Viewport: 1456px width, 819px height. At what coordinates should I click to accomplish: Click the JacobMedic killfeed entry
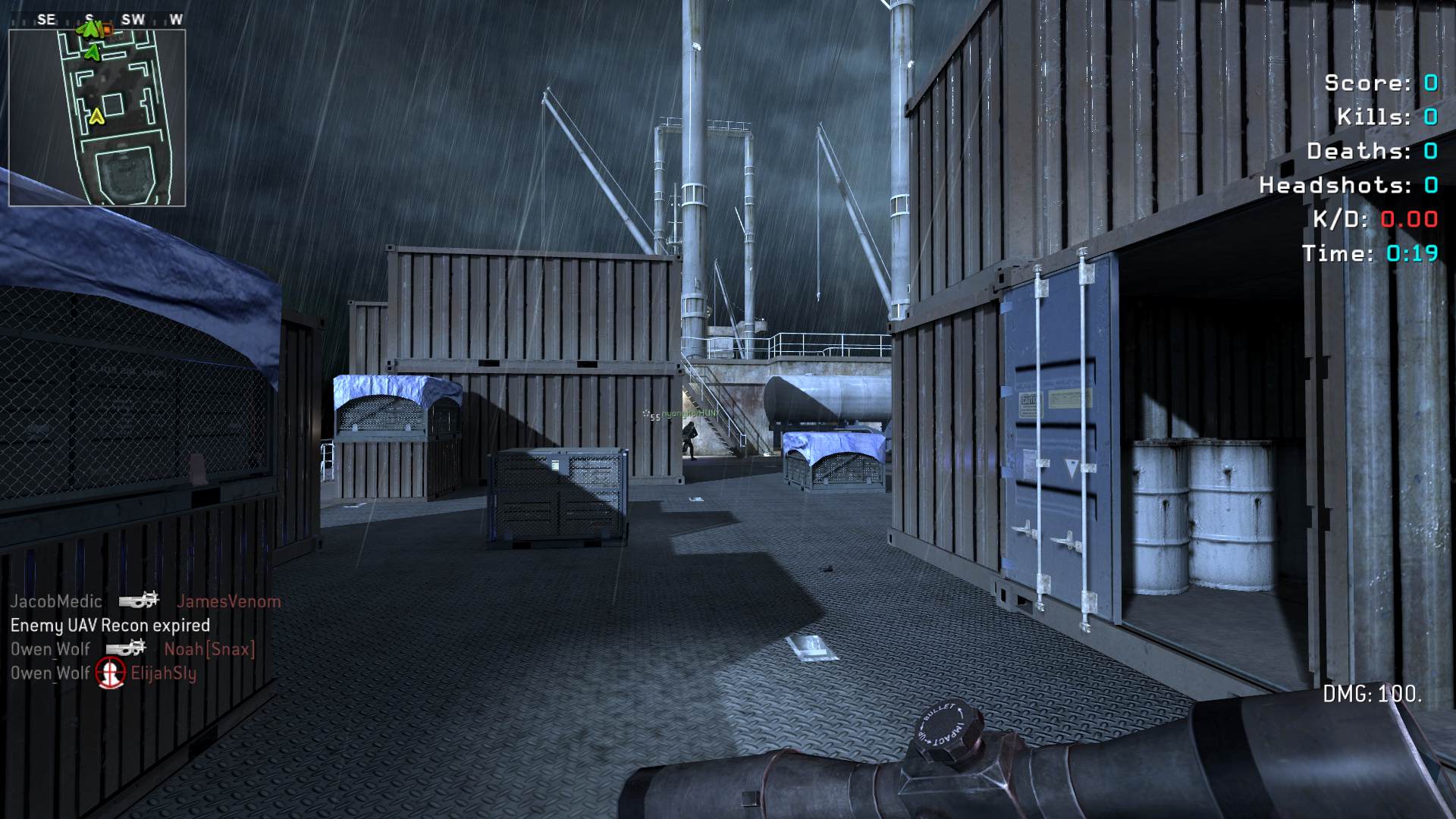(145, 601)
